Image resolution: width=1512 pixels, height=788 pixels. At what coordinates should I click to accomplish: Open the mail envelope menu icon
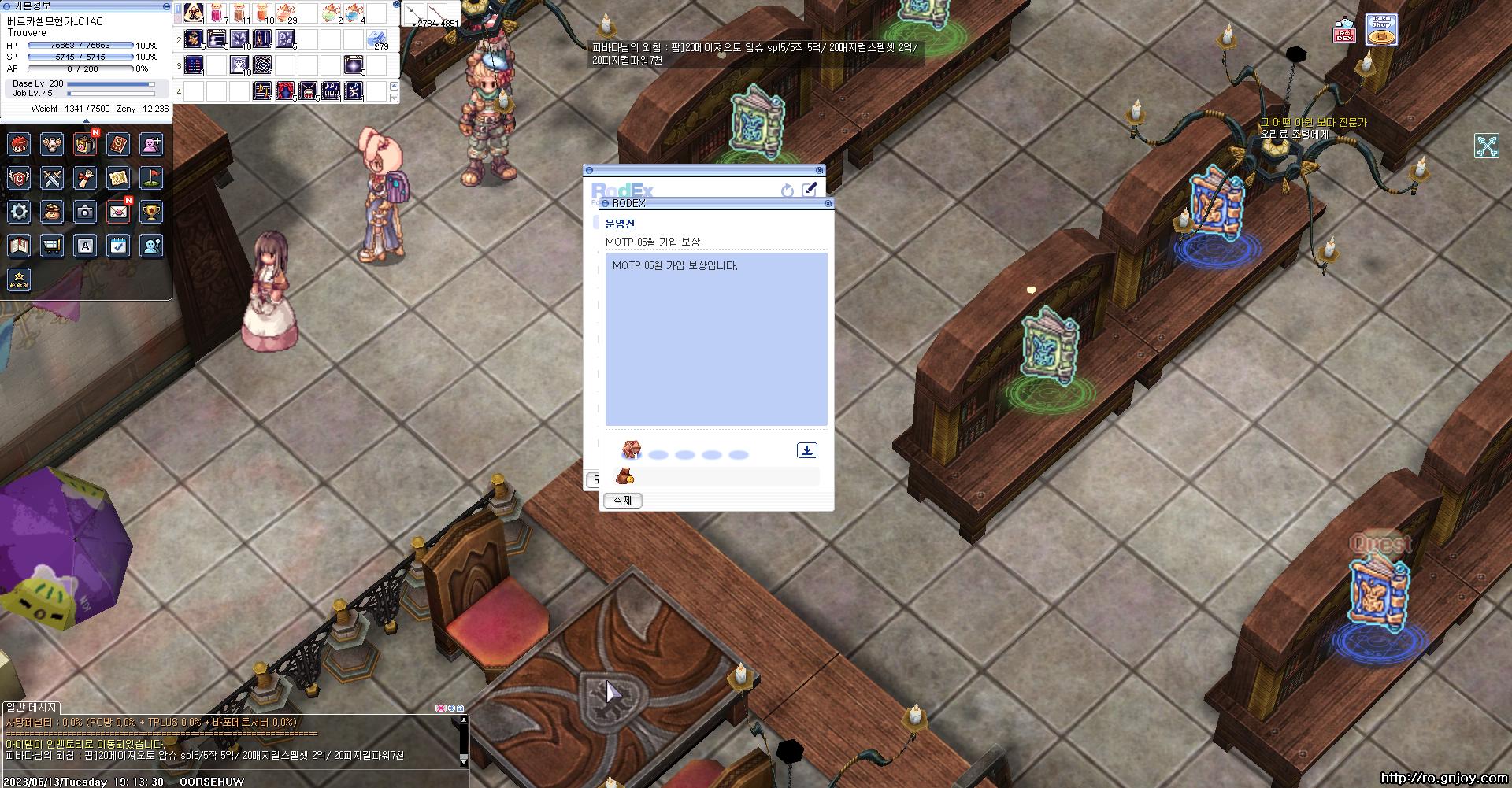click(x=118, y=212)
